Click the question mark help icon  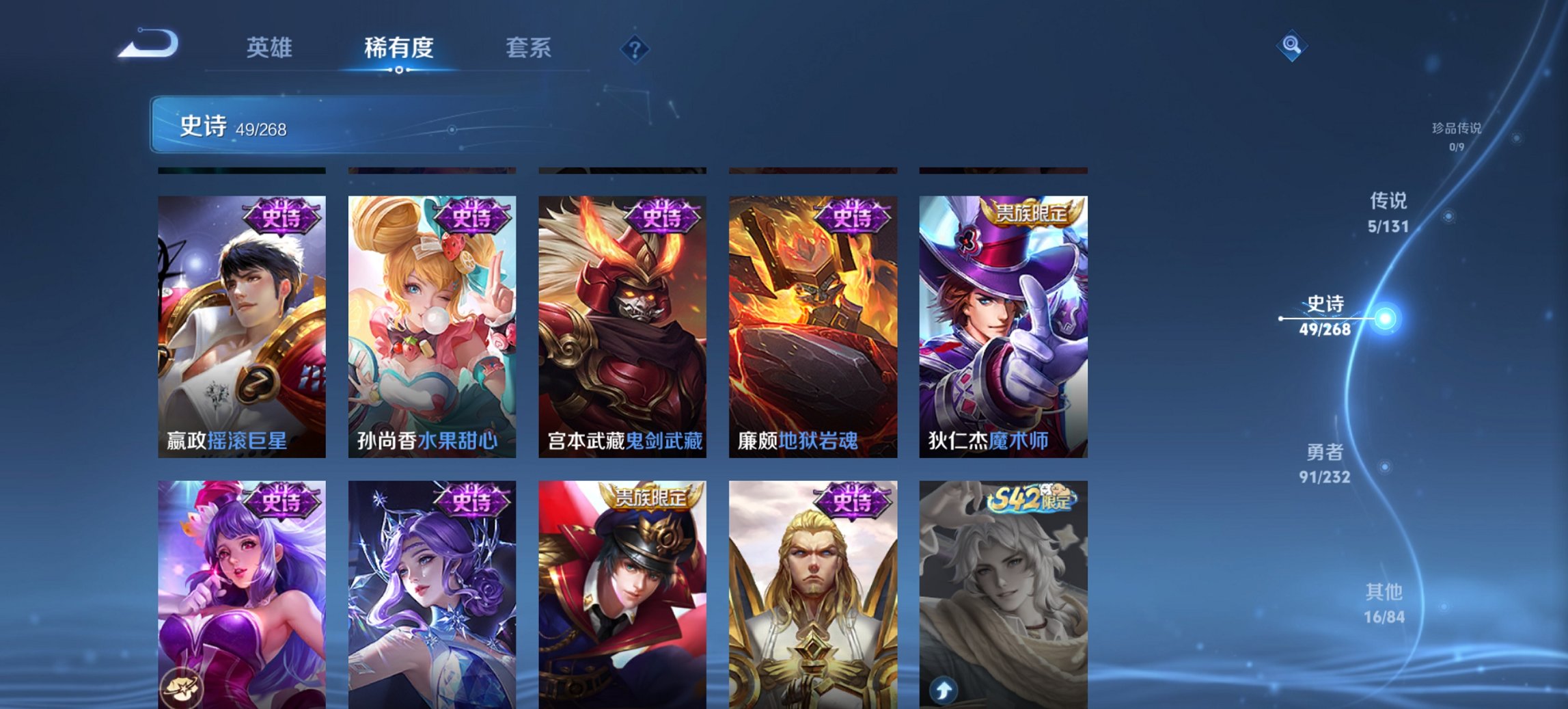click(635, 48)
